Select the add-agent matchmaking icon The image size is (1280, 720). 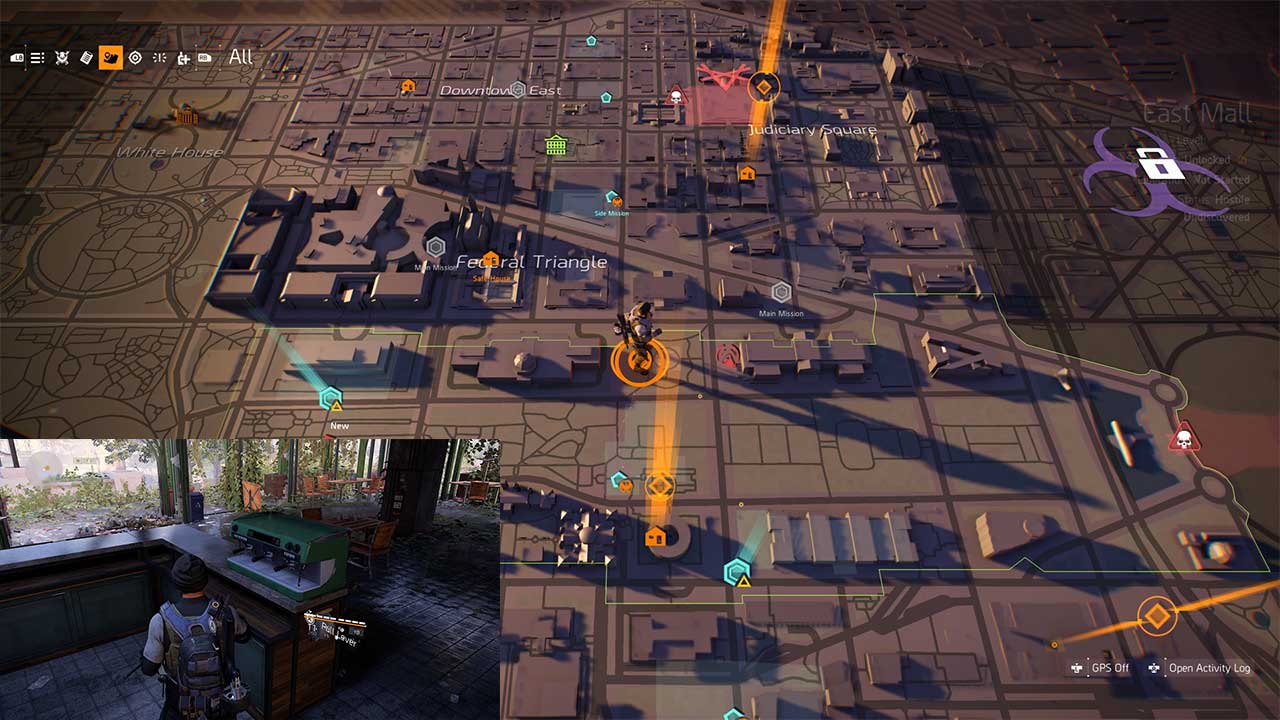click(x=183, y=57)
